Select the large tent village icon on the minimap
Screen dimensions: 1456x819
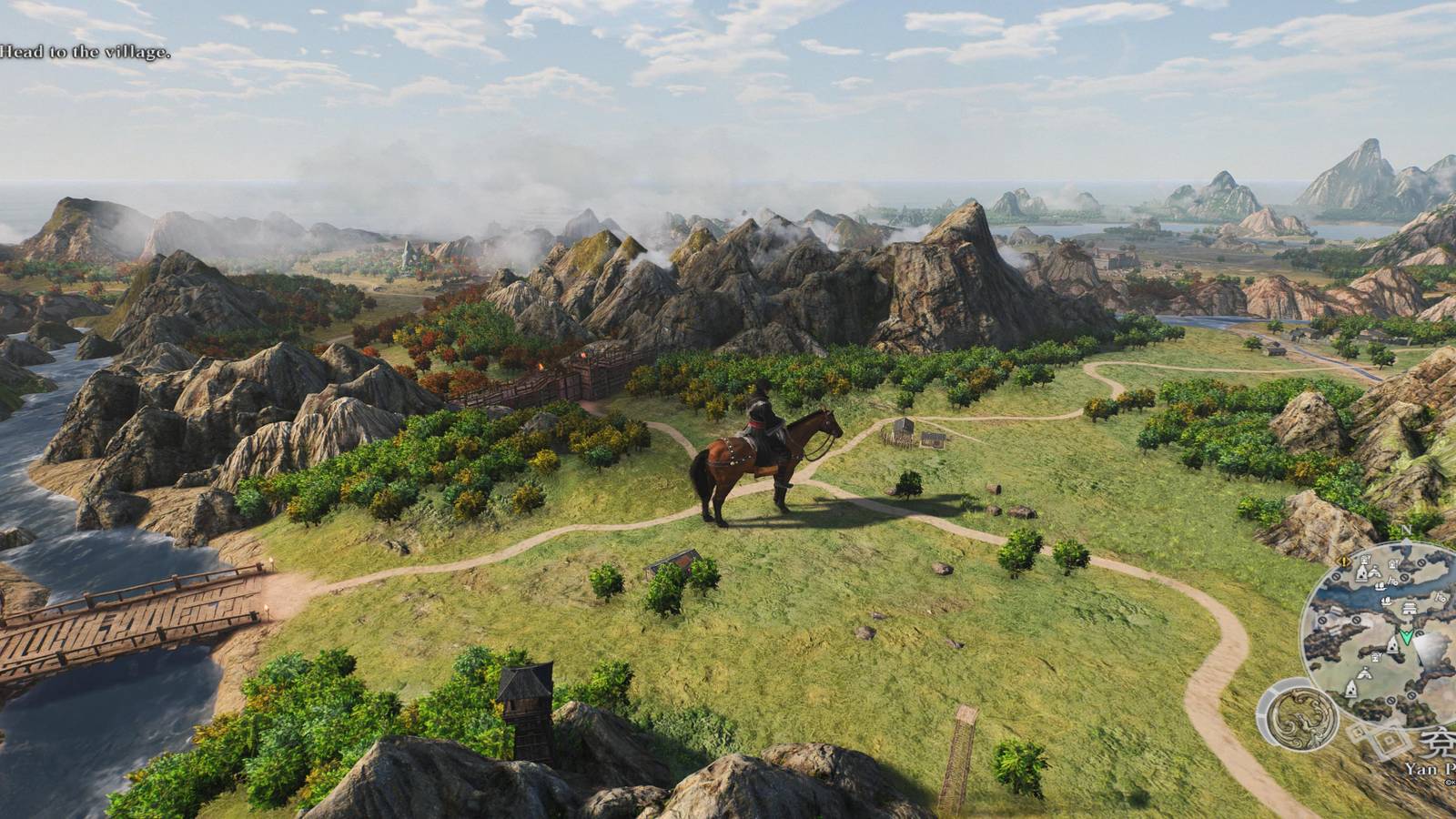click(1362, 571)
